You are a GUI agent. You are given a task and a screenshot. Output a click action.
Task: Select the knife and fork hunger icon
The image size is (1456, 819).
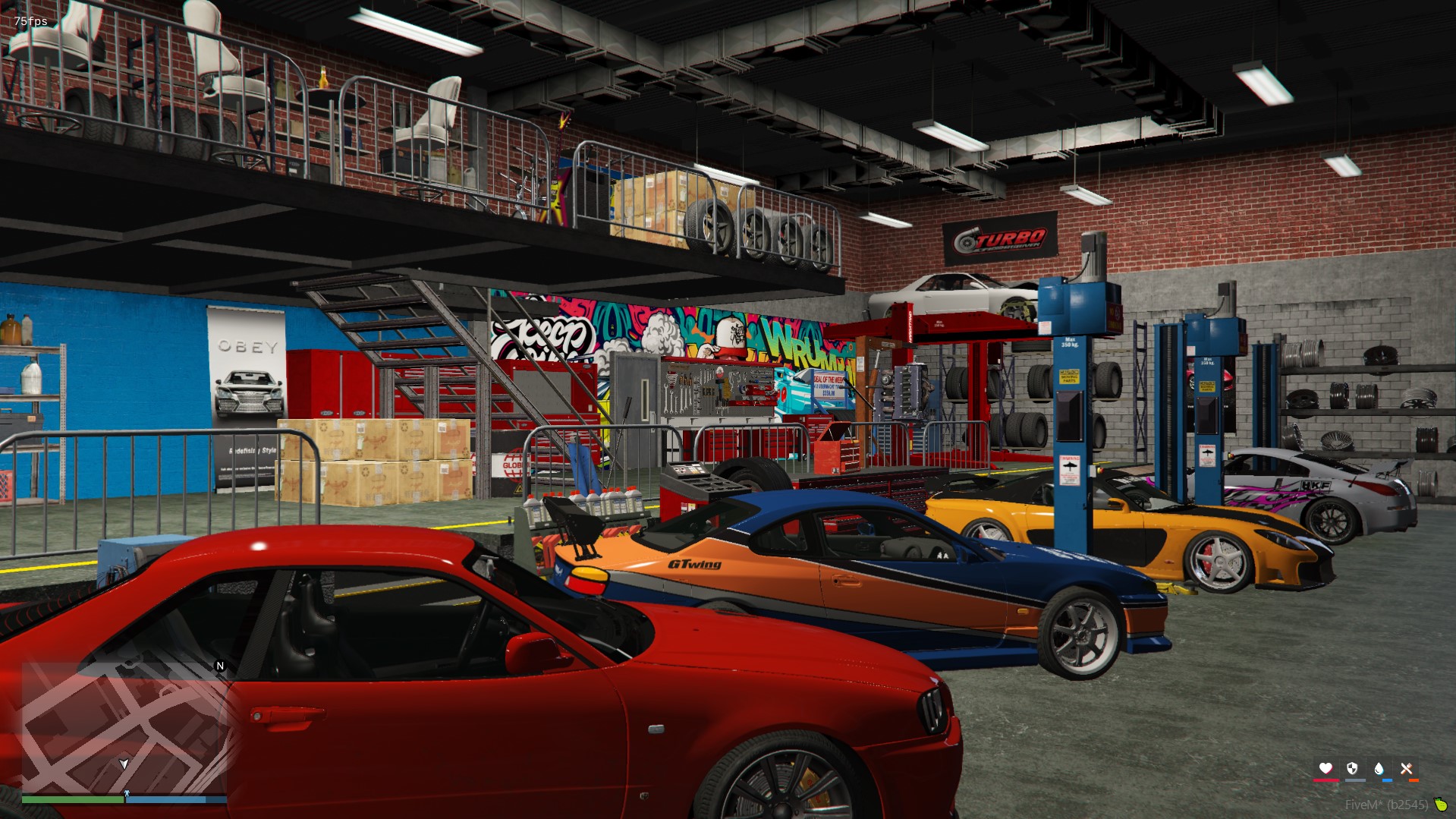[x=1406, y=768]
